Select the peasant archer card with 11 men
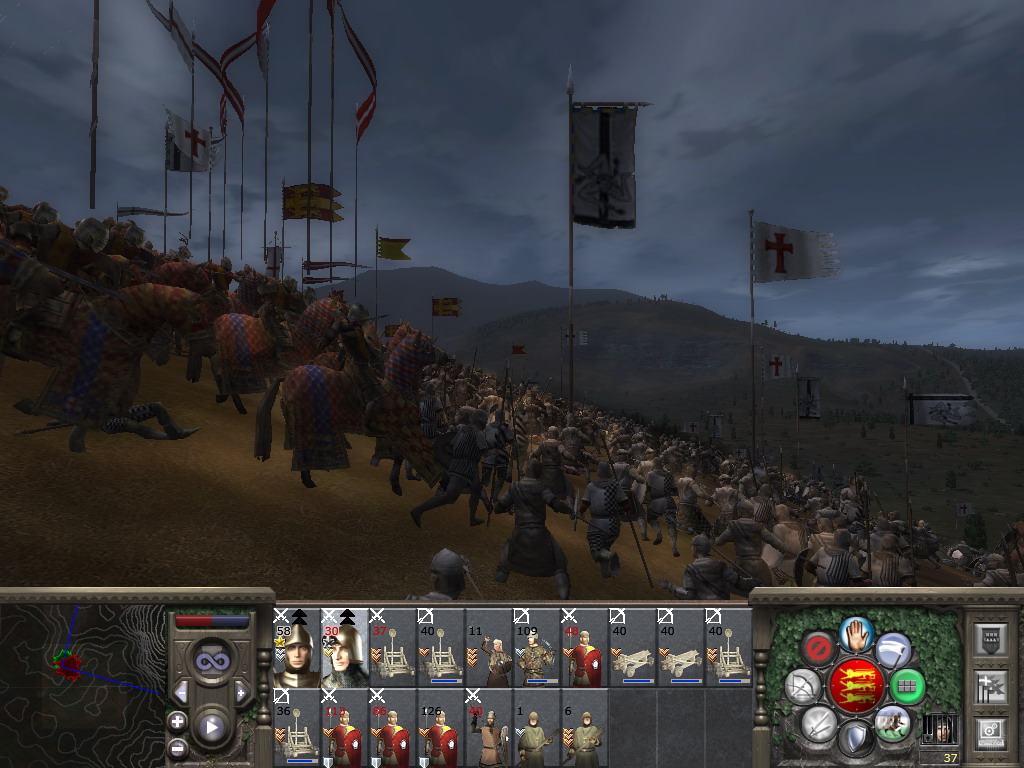The width and height of the screenshot is (1024, 768). pos(488,648)
